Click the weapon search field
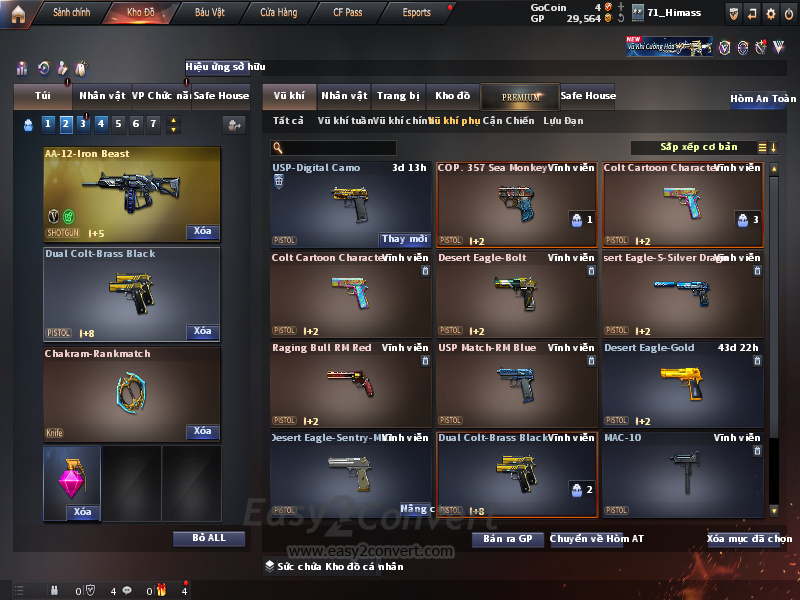 click(x=340, y=148)
